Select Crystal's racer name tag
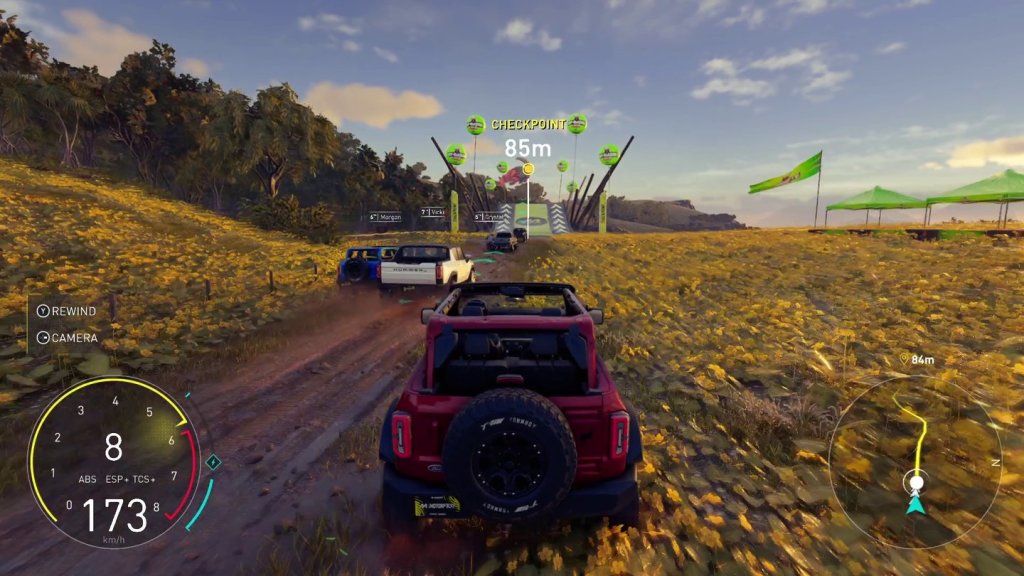 click(x=489, y=216)
